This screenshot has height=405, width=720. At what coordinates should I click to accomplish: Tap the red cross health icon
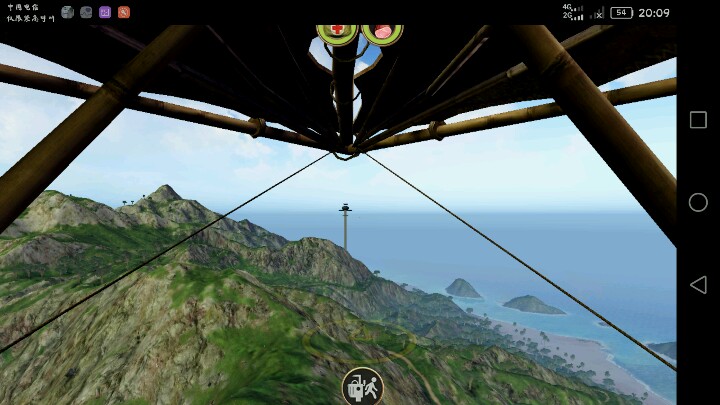(x=337, y=31)
